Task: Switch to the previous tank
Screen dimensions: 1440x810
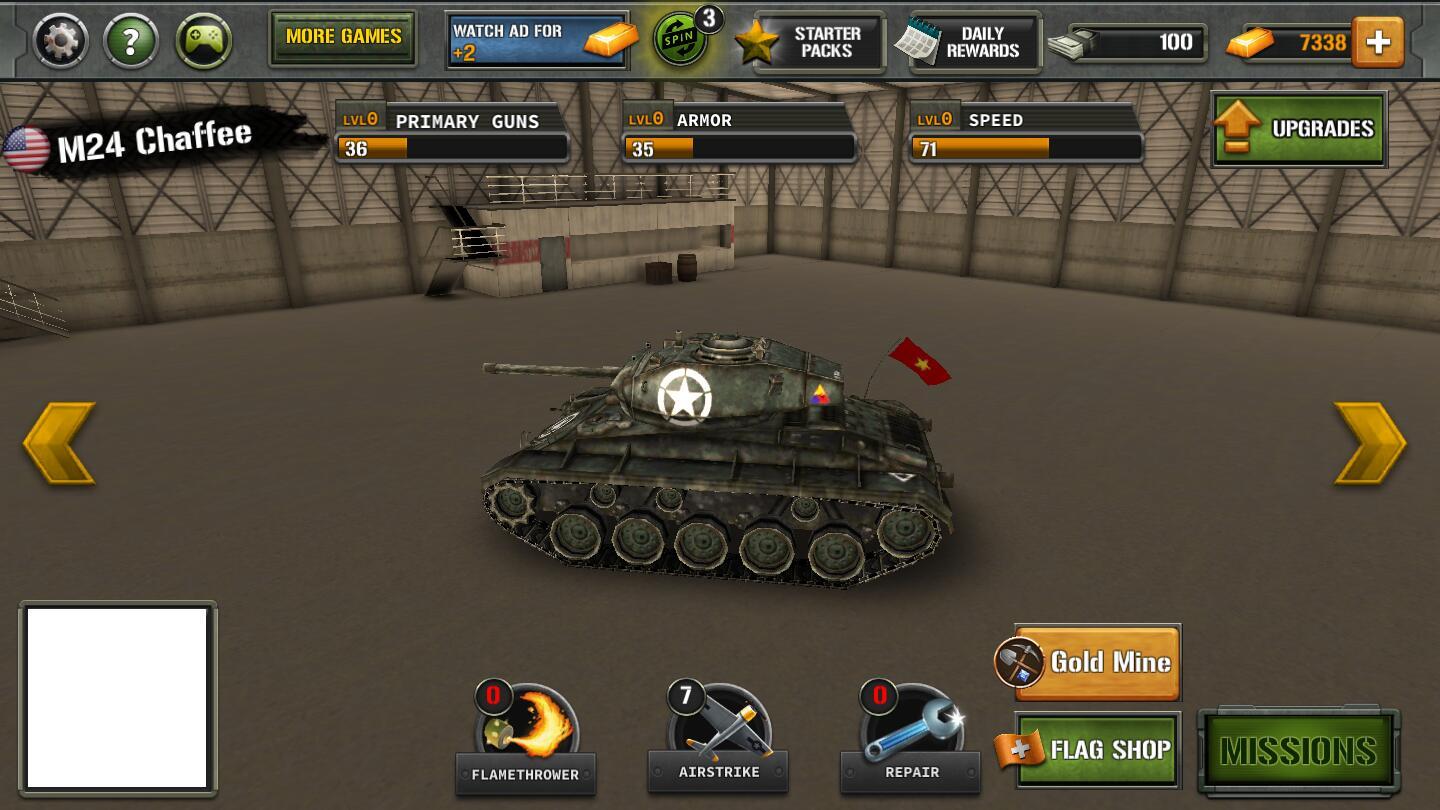Action: click(x=59, y=443)
